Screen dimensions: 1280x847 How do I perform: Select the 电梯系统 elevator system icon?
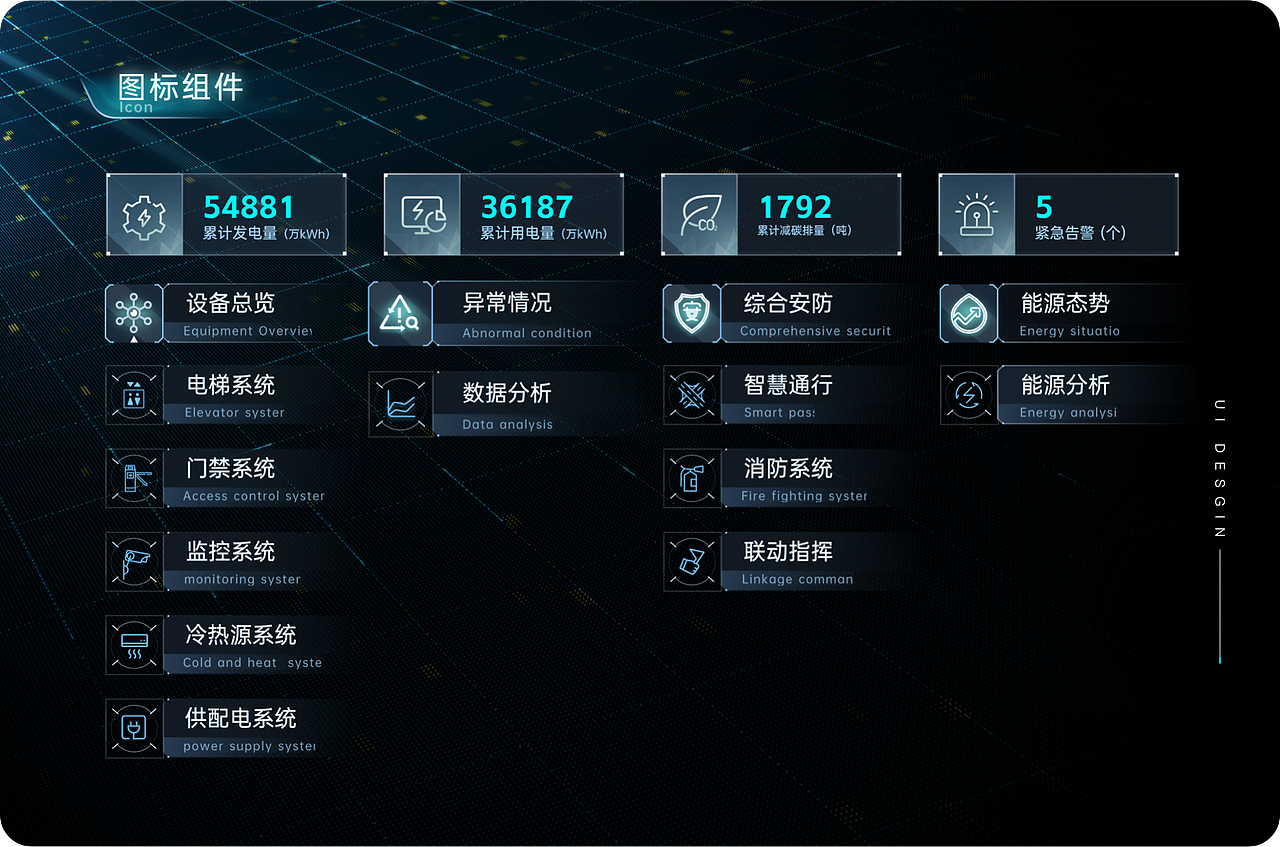coord(134,395)
